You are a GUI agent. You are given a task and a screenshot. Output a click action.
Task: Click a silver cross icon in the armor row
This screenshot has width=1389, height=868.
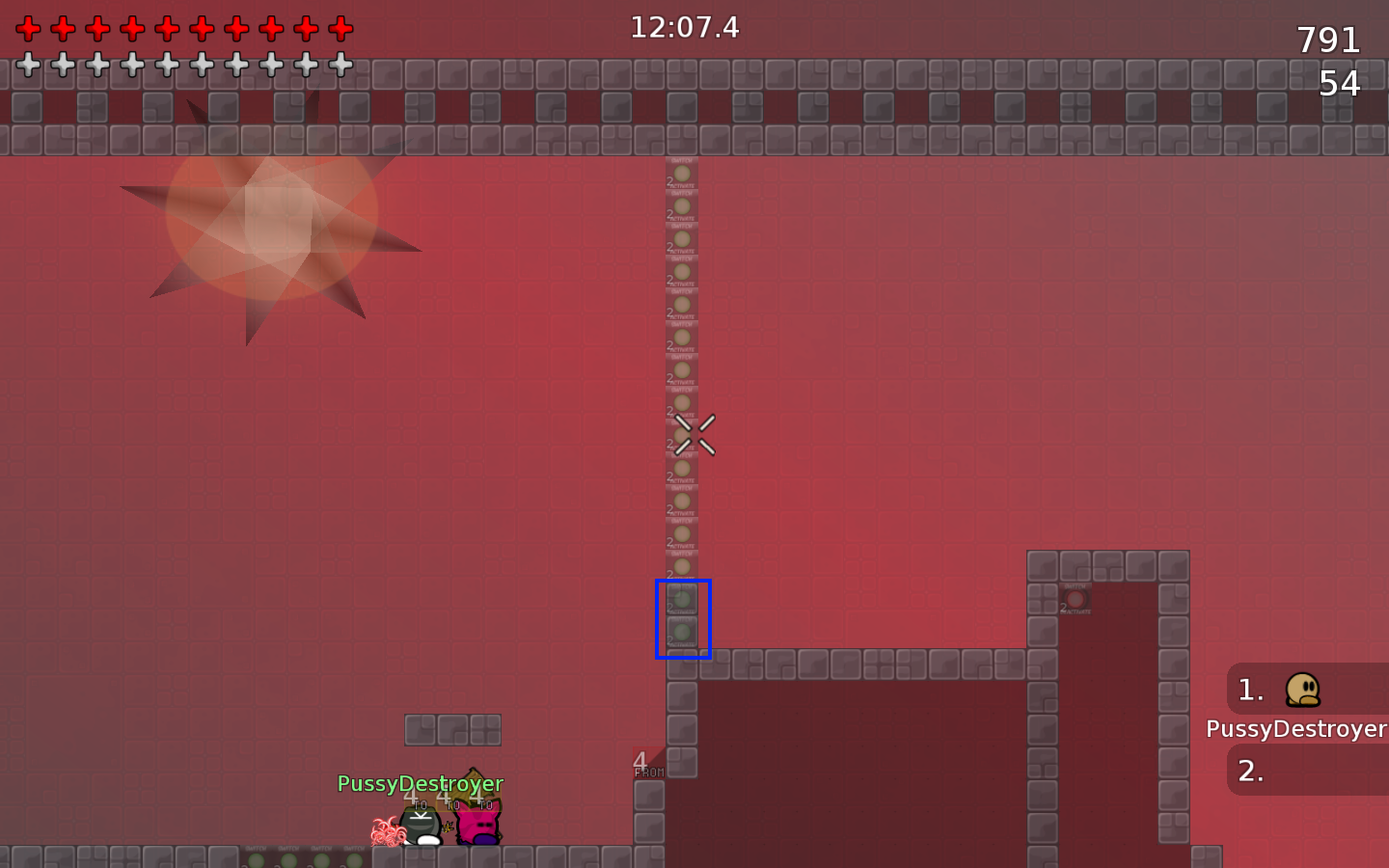coord(28,64)
